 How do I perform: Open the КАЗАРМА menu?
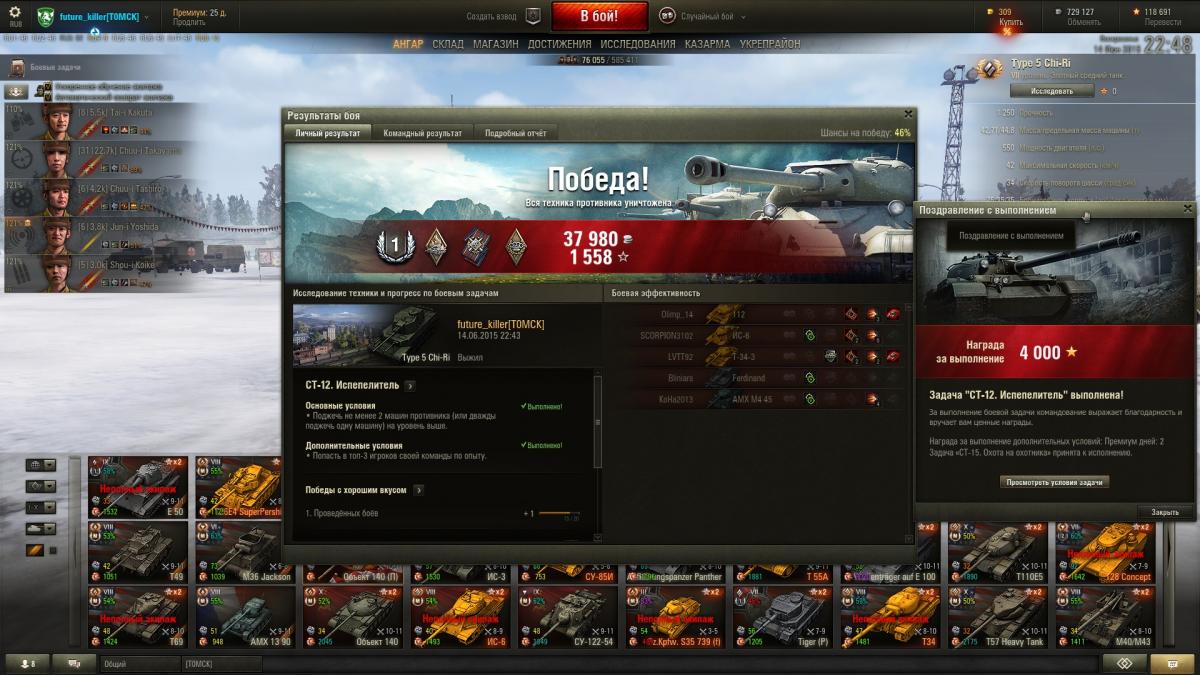(x=707, y=44)
